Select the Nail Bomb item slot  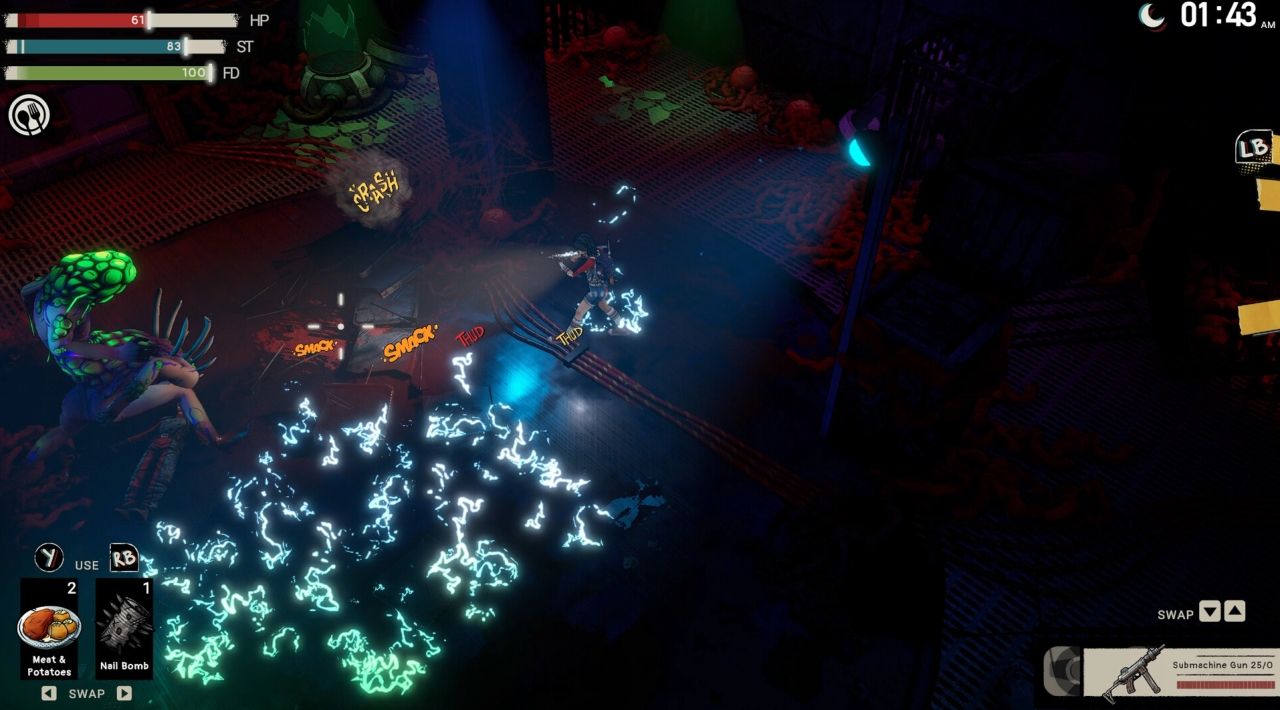124,629
